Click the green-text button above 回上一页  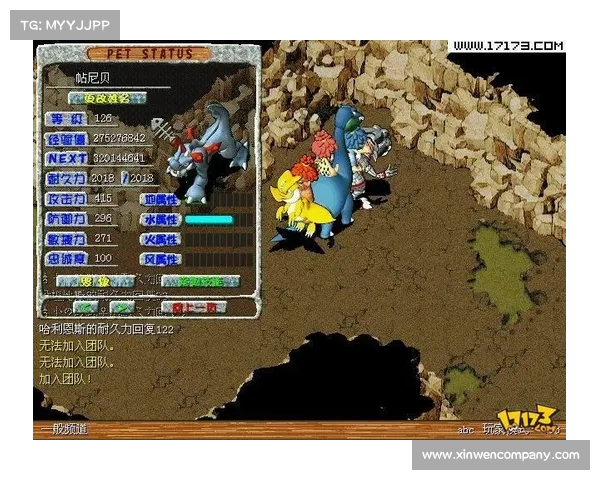coord(200,282)
